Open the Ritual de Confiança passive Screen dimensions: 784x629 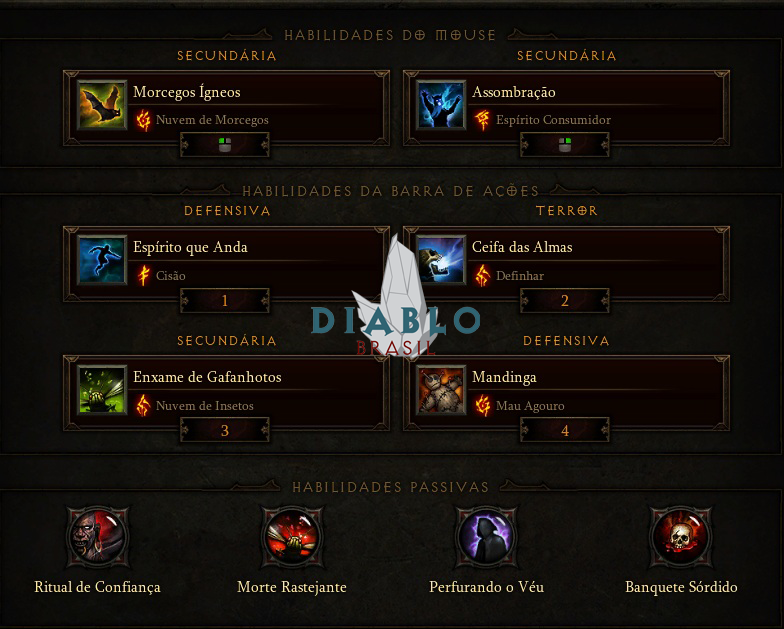coord(97,537)
